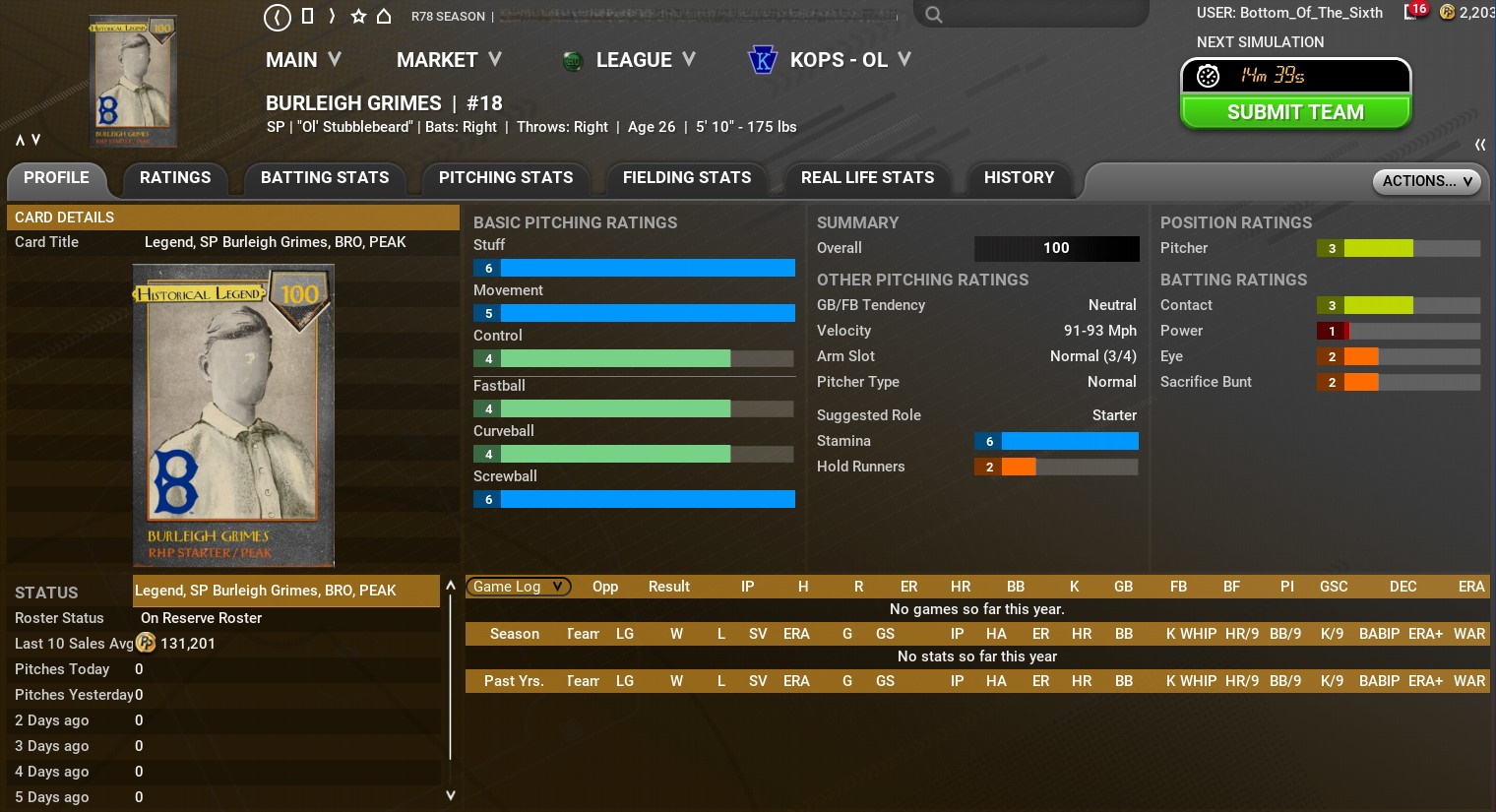
Task: Select the PROFILE tab
Action: 56,178
